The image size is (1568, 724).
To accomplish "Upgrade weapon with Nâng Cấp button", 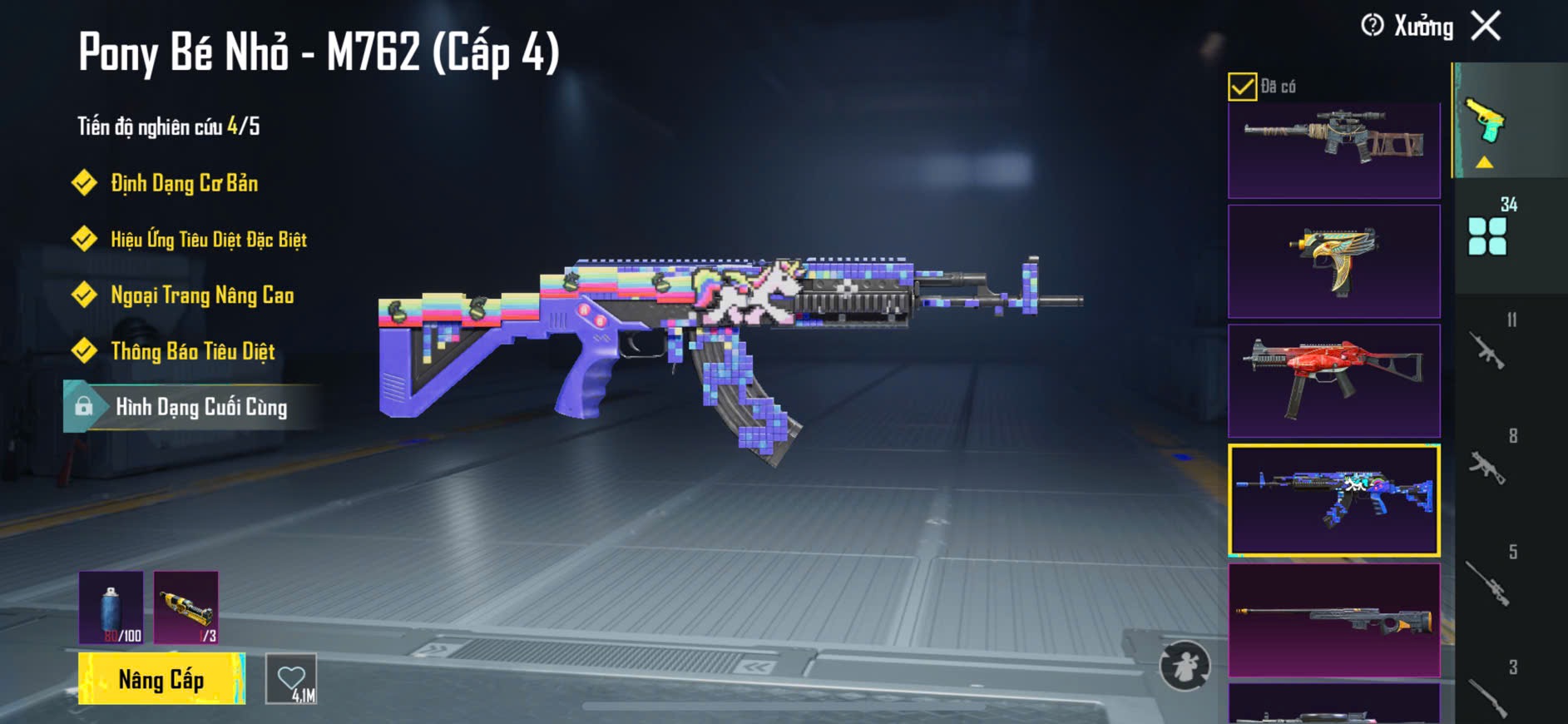I will [161, 679].
